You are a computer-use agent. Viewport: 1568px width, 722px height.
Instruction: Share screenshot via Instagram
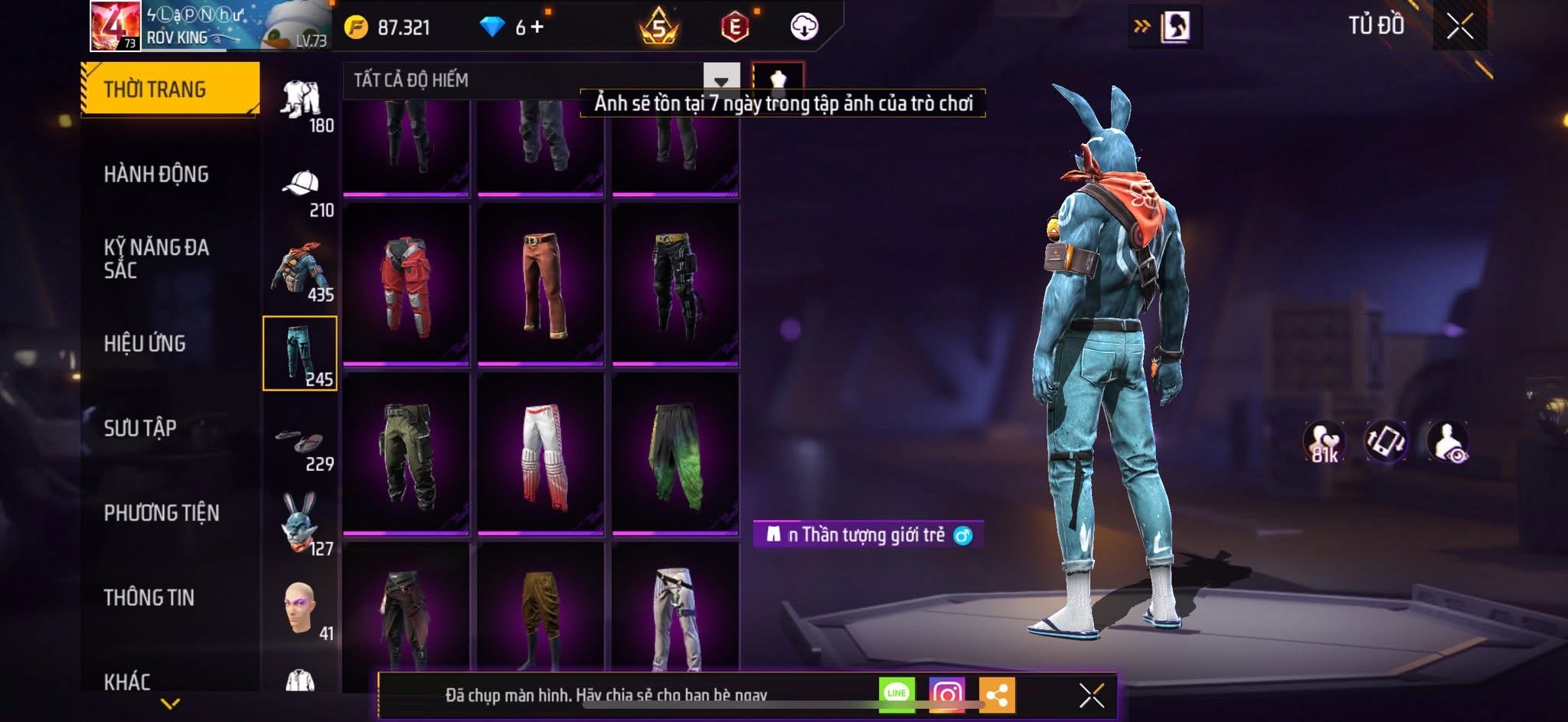pyautogui.click(x=946, y=694)
